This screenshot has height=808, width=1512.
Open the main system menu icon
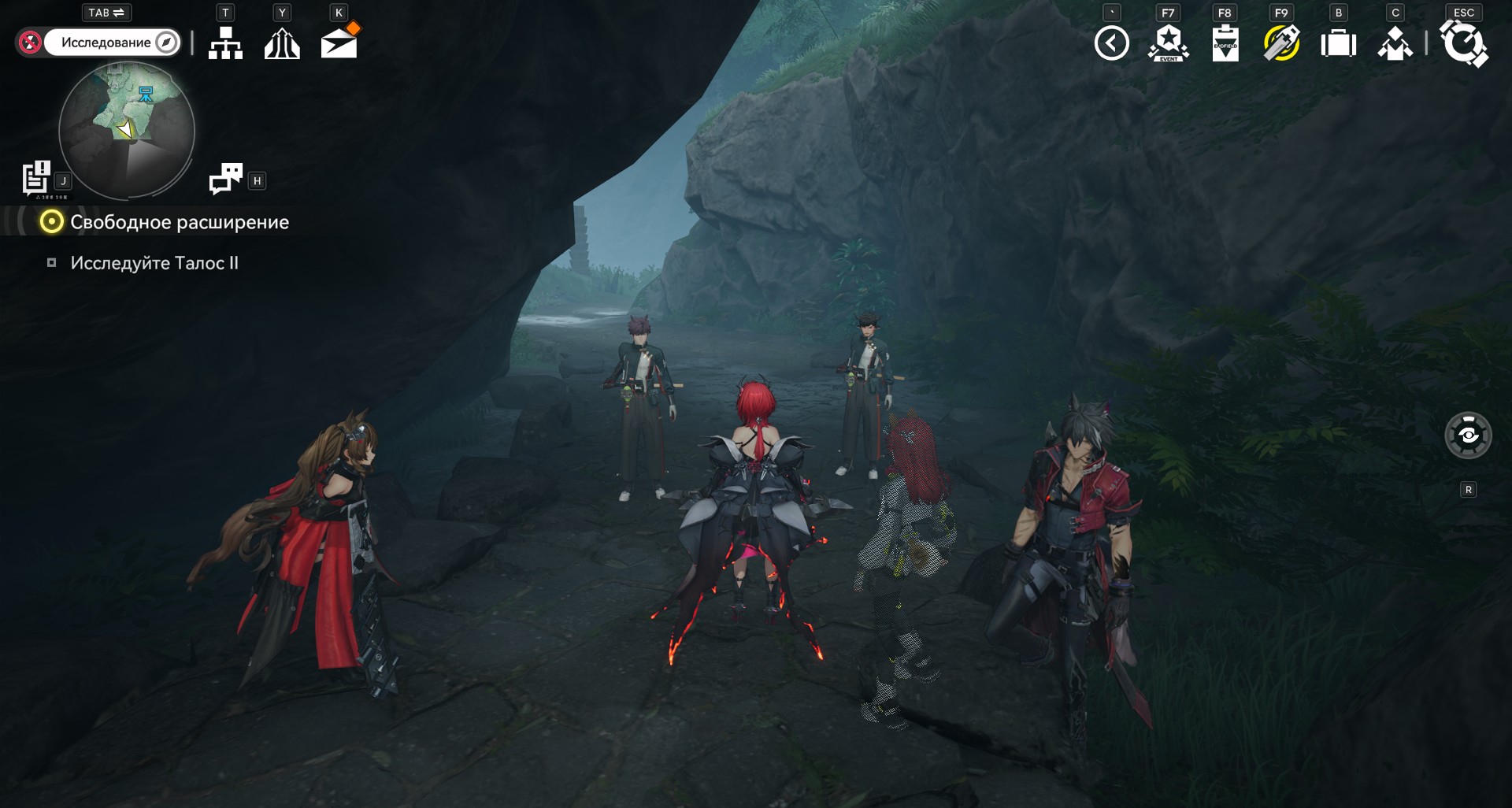tap(1463, 43)
